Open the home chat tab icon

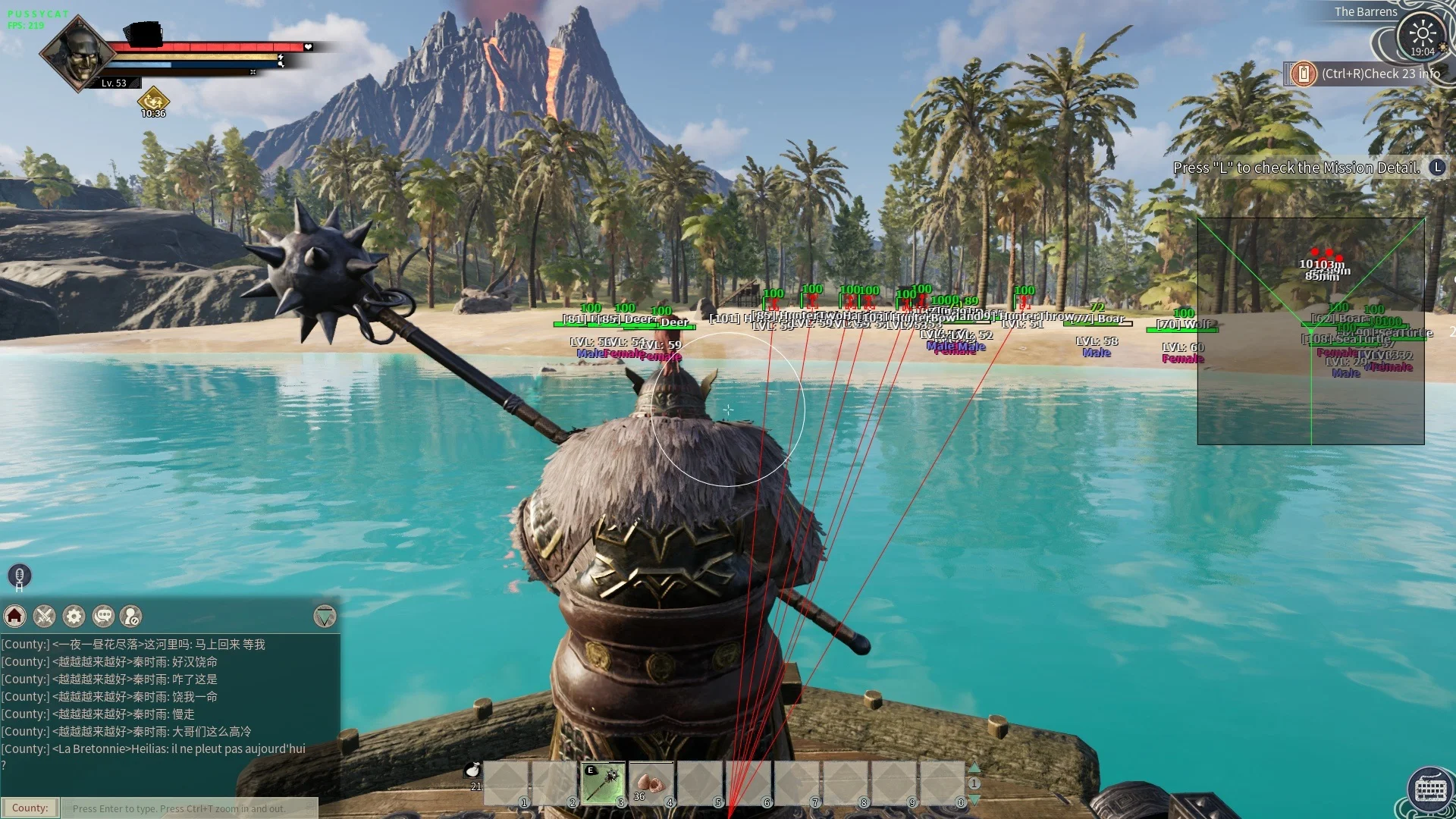[15, 616]
